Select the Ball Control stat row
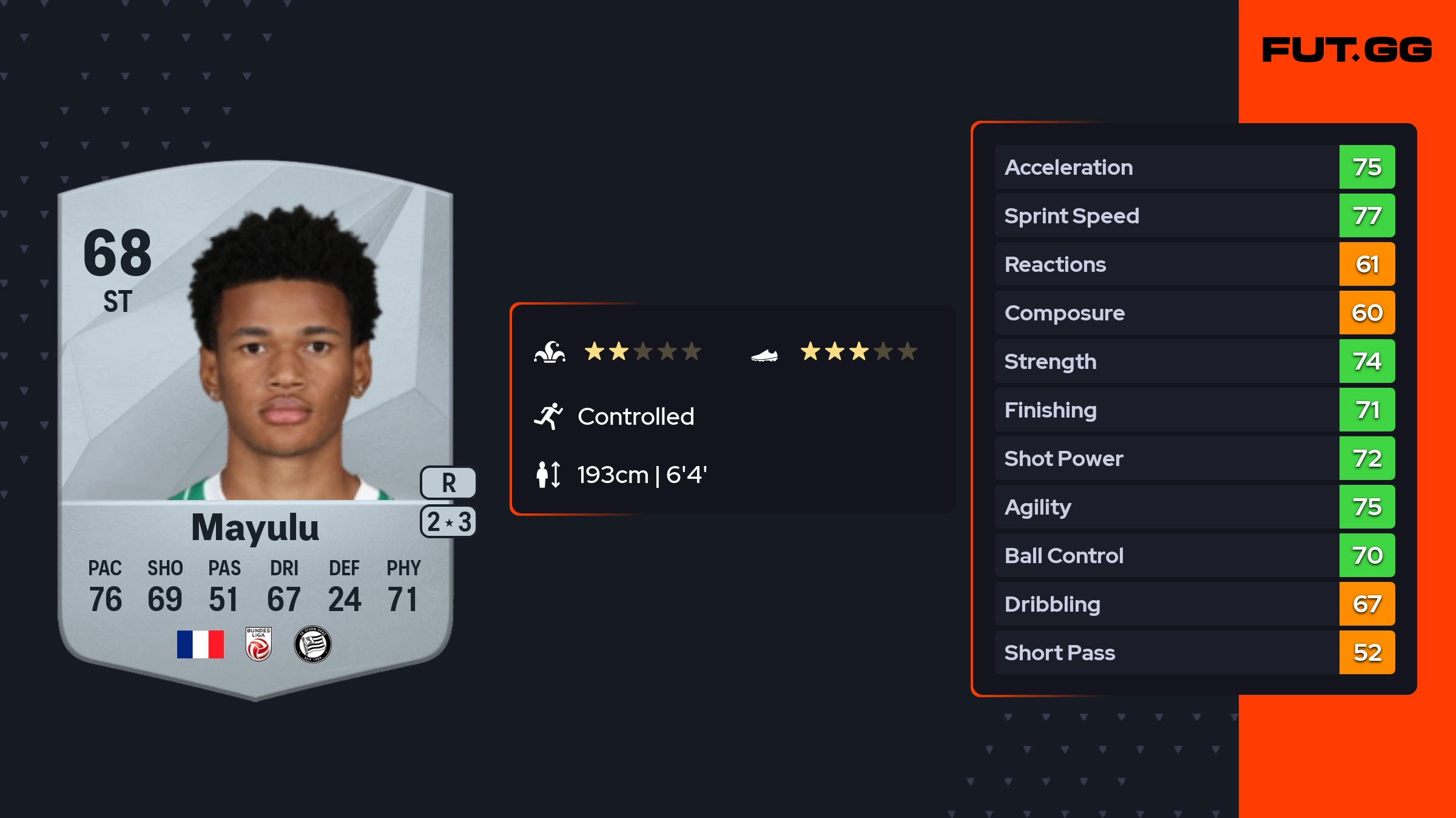 (x=1194, y=555)
